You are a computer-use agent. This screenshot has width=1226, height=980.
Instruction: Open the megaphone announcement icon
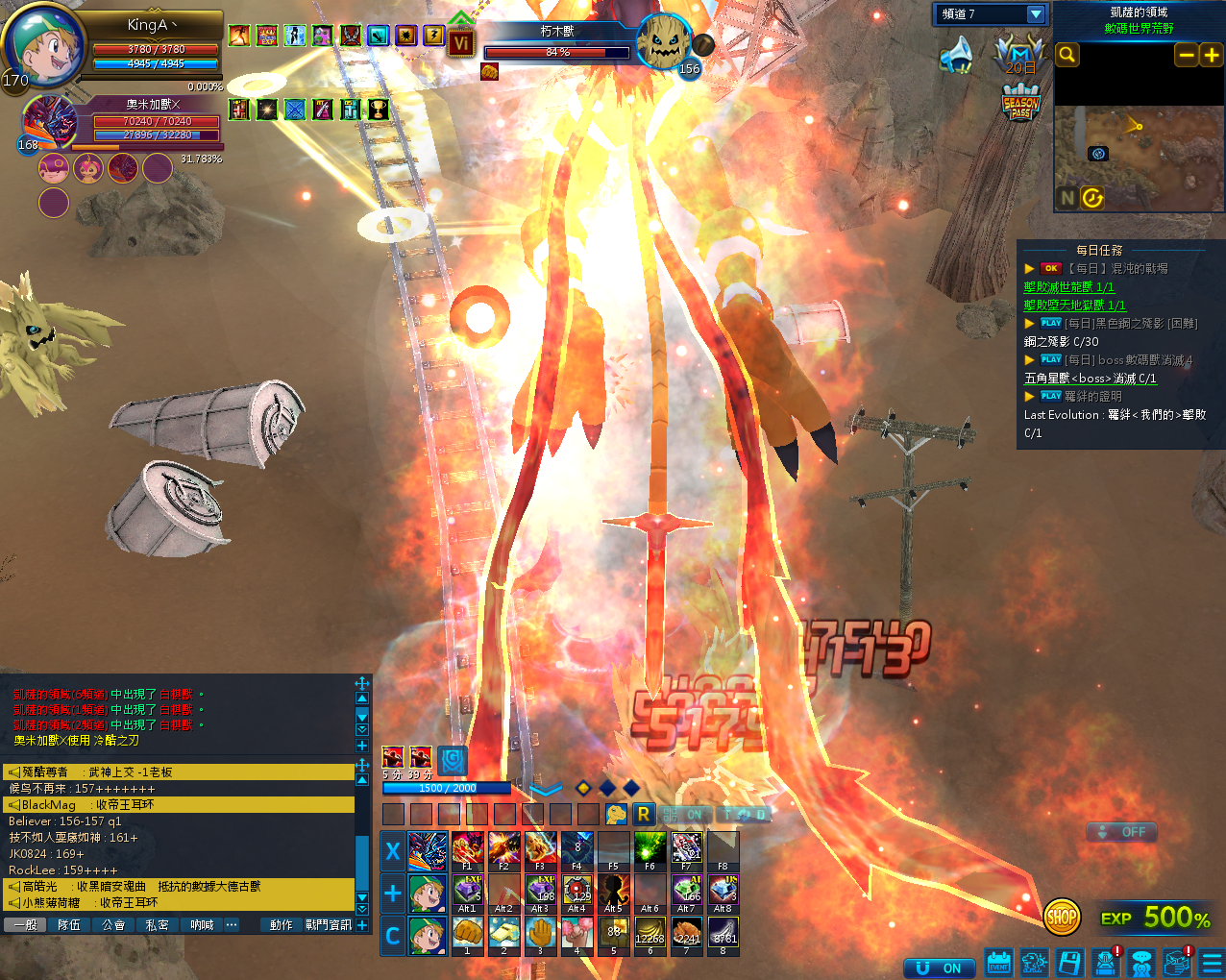point(957,56)
